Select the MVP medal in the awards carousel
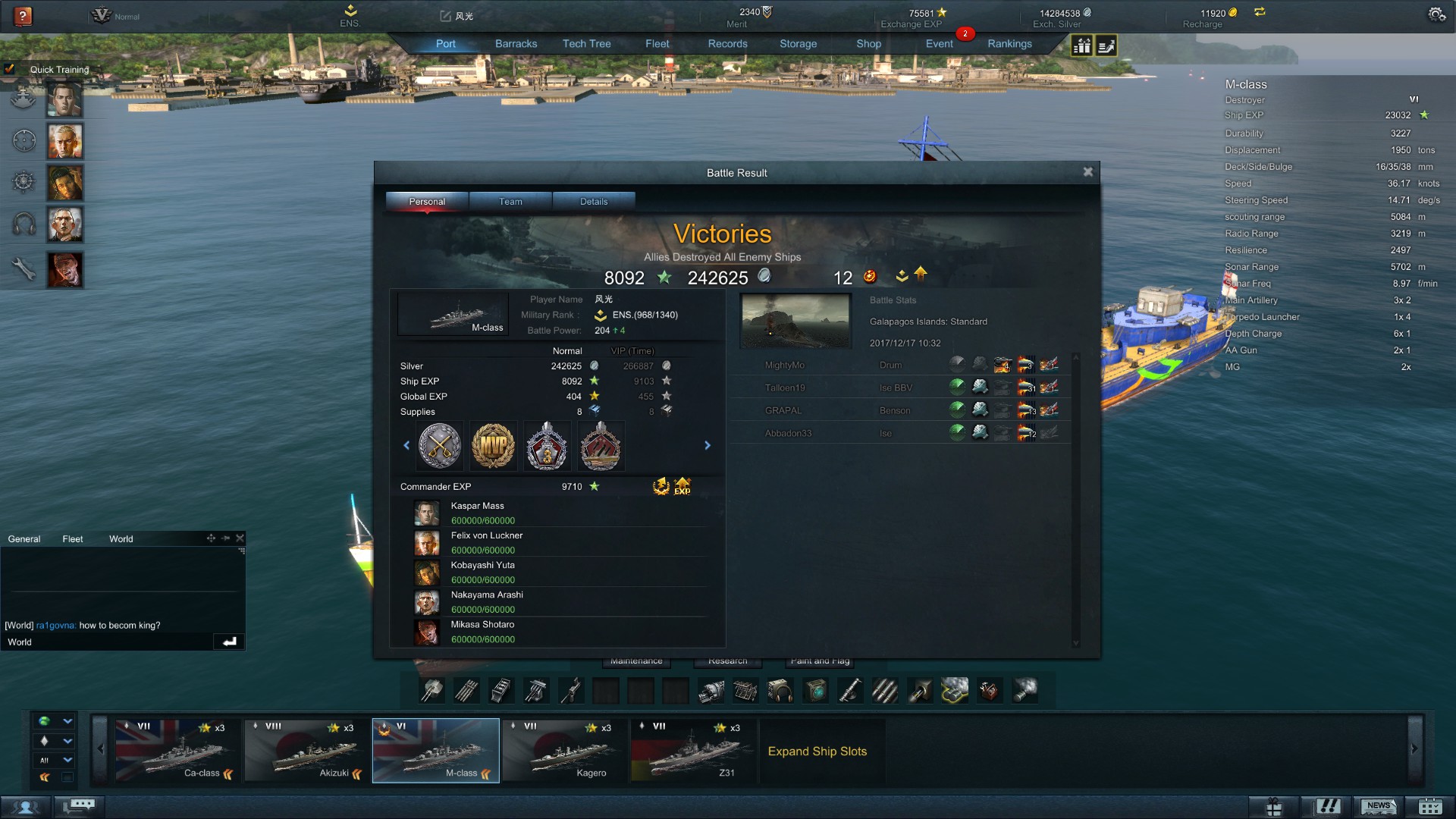The image size is (1456, 819). (493, 446)
